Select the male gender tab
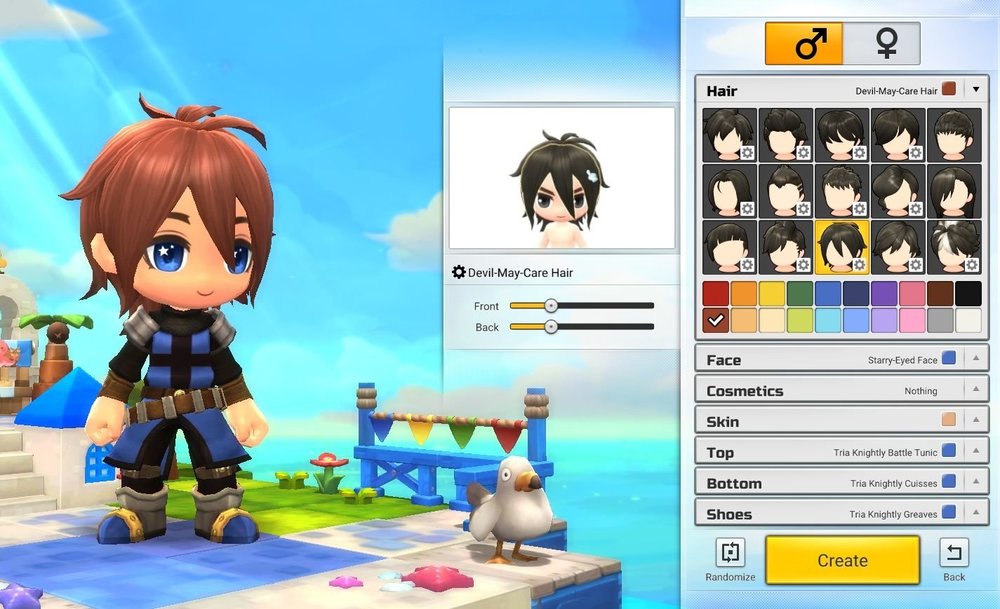1000x609 pixels. (x=804, y=44)
